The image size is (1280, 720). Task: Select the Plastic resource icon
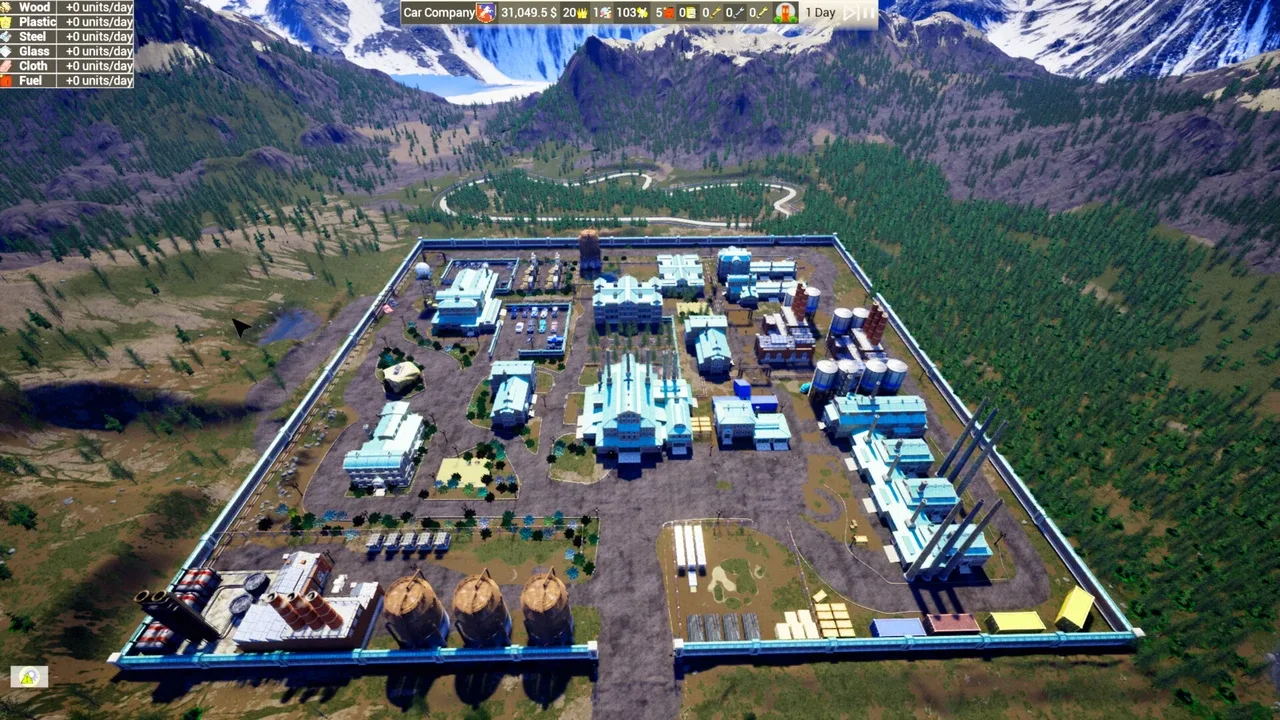point(8,21)
